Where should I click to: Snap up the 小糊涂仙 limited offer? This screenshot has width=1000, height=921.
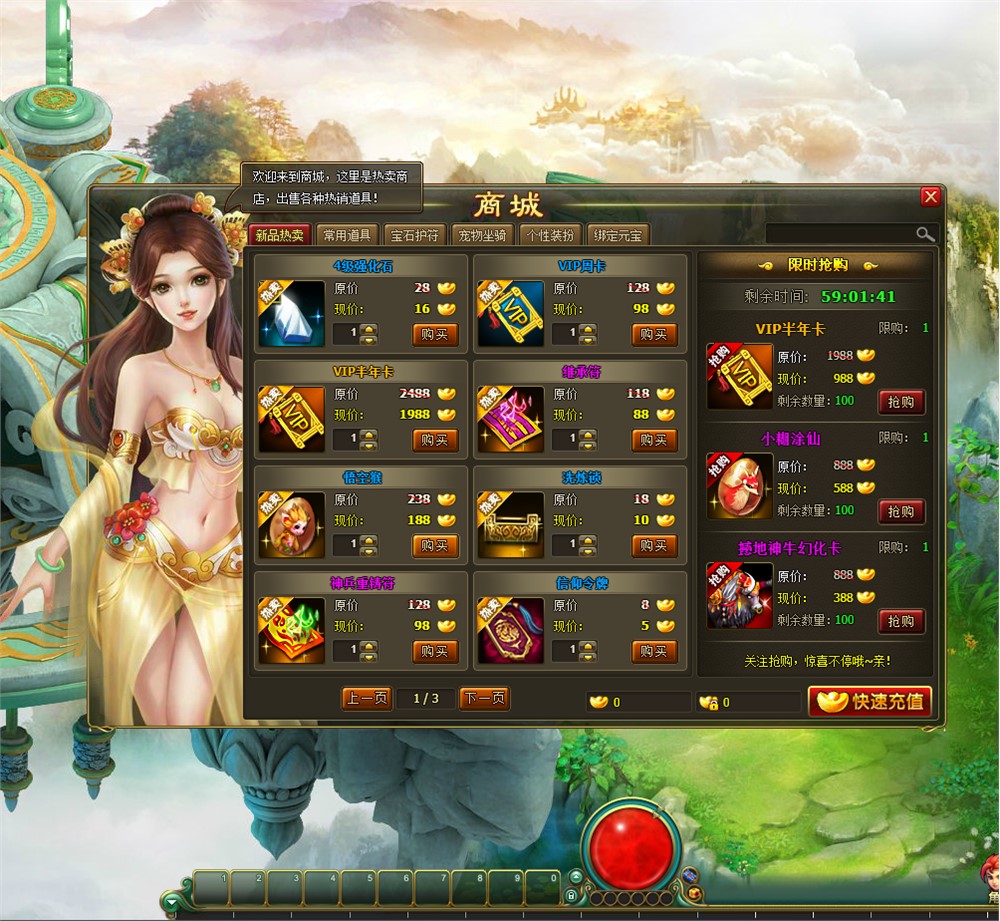click(x=901, y=511)
